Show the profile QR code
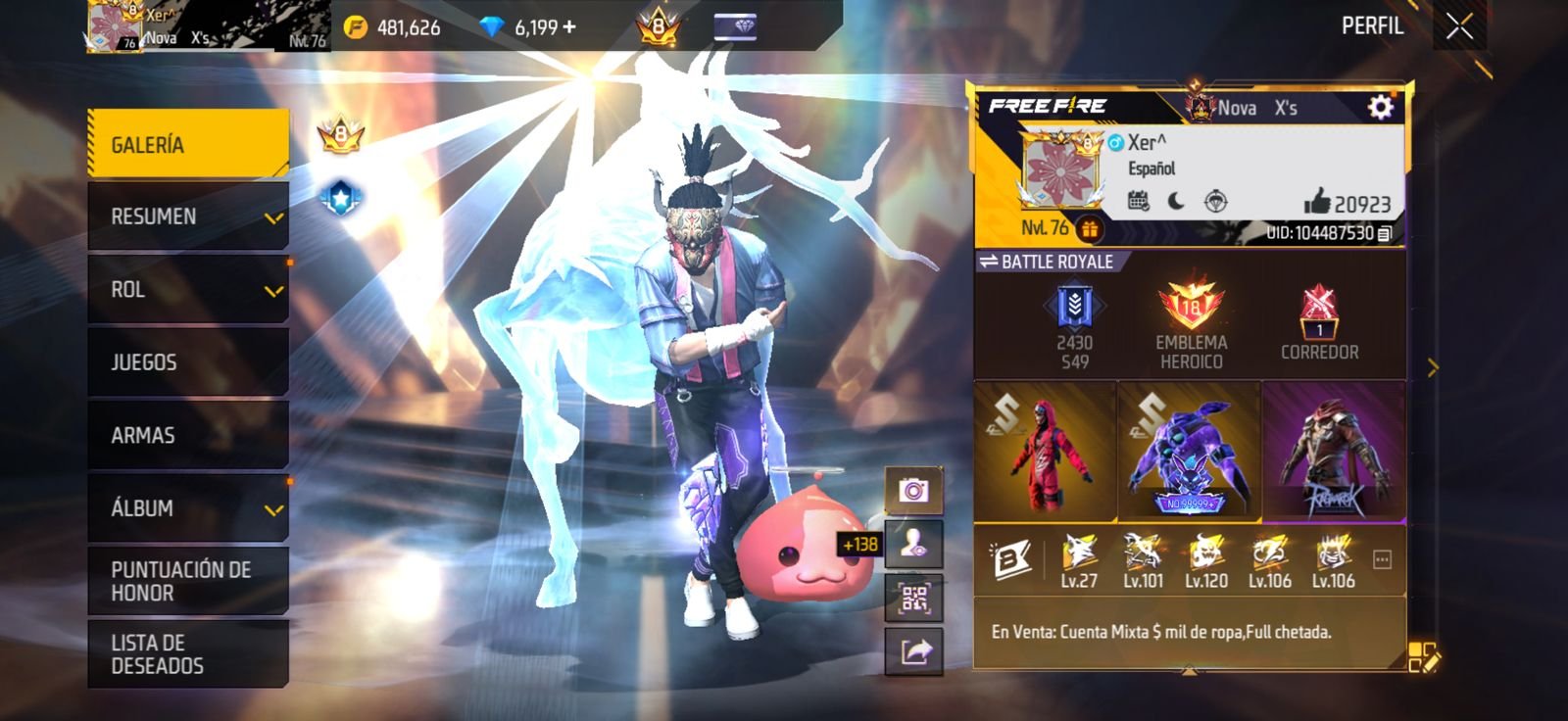The image size is (1568, 721). [913, 599]
